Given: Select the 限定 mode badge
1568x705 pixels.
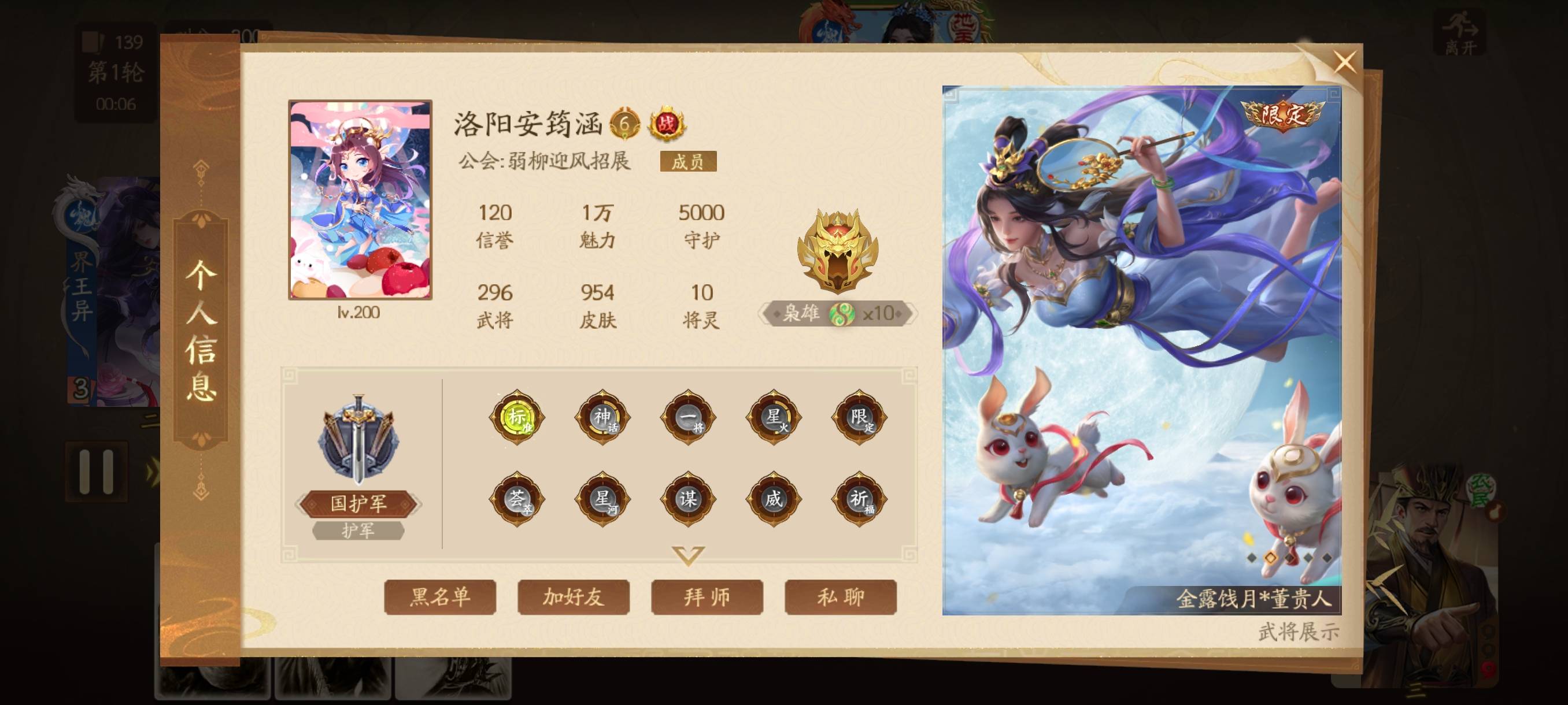Looking at the screenshot, I should 859,417.
